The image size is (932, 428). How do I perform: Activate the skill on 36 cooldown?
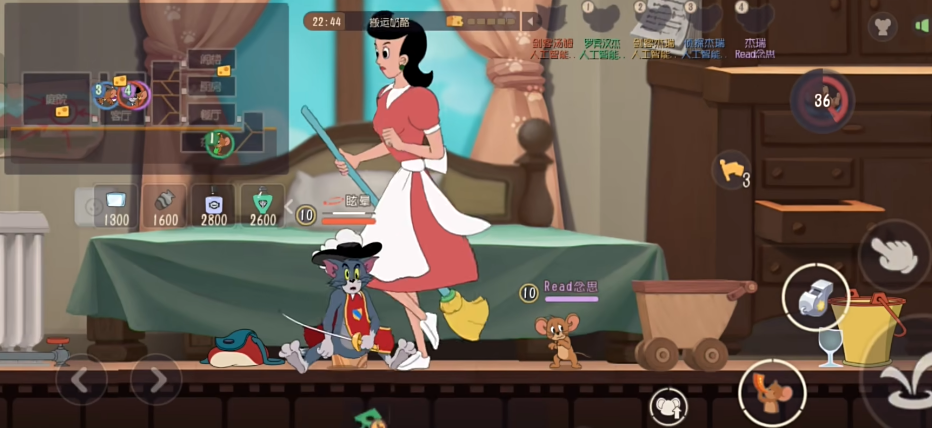pos(822,100)
